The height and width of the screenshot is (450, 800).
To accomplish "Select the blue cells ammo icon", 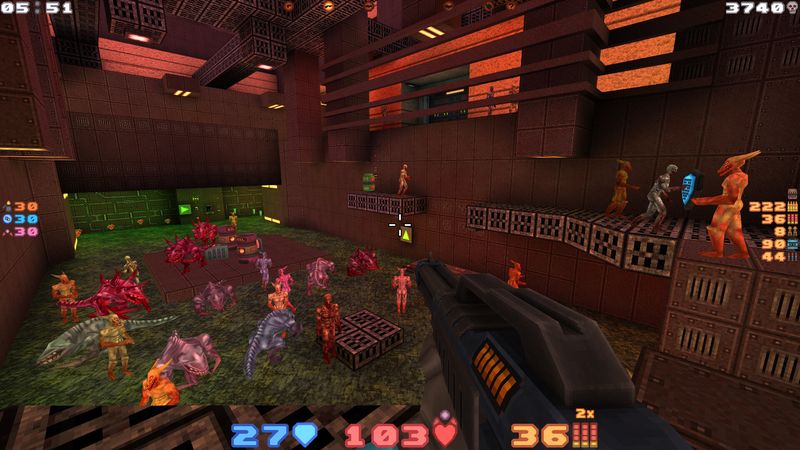I will 793,243.
